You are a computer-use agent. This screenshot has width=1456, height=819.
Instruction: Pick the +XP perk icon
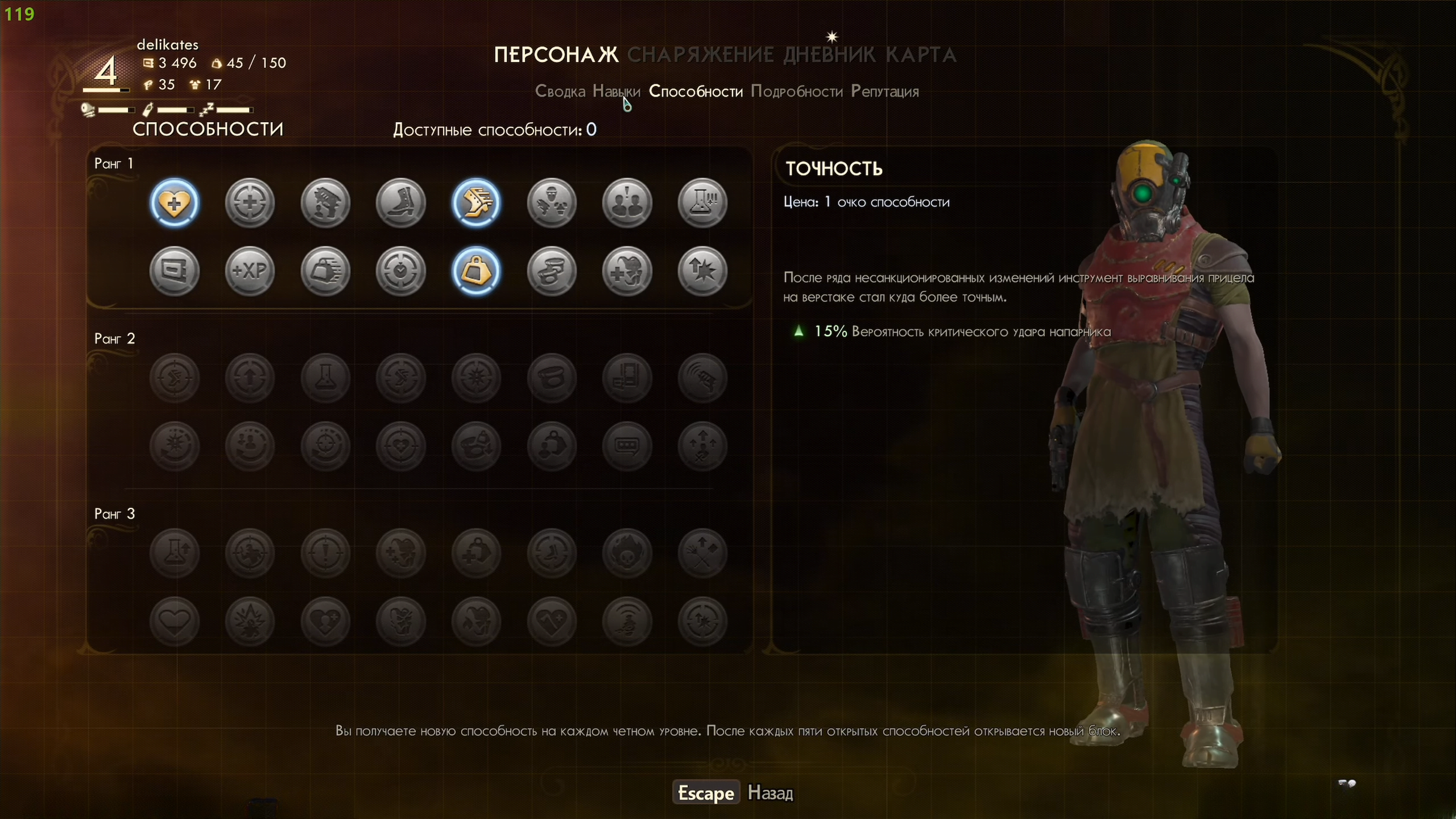(250, 271)
